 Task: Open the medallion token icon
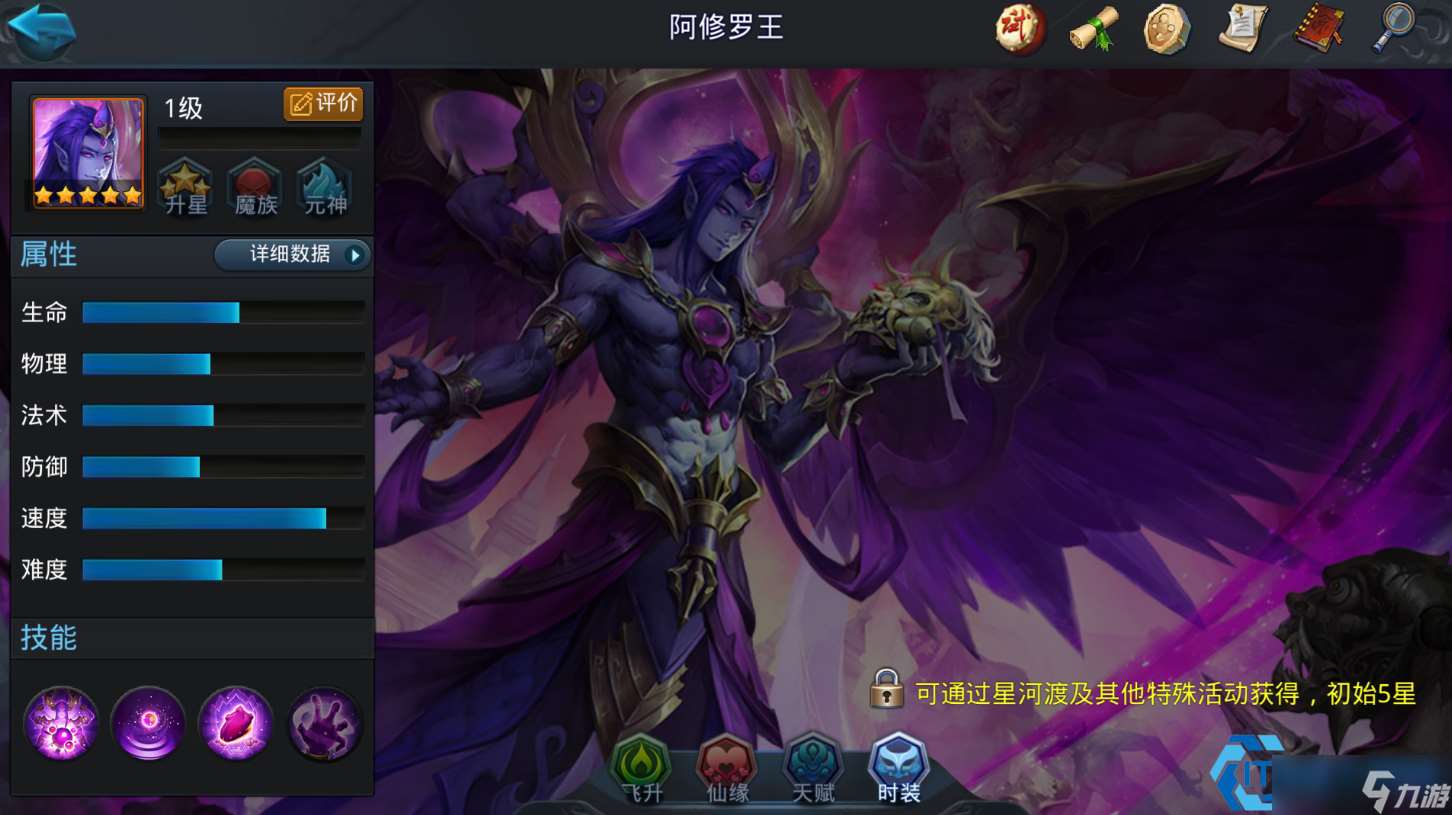click(1167, 29)
